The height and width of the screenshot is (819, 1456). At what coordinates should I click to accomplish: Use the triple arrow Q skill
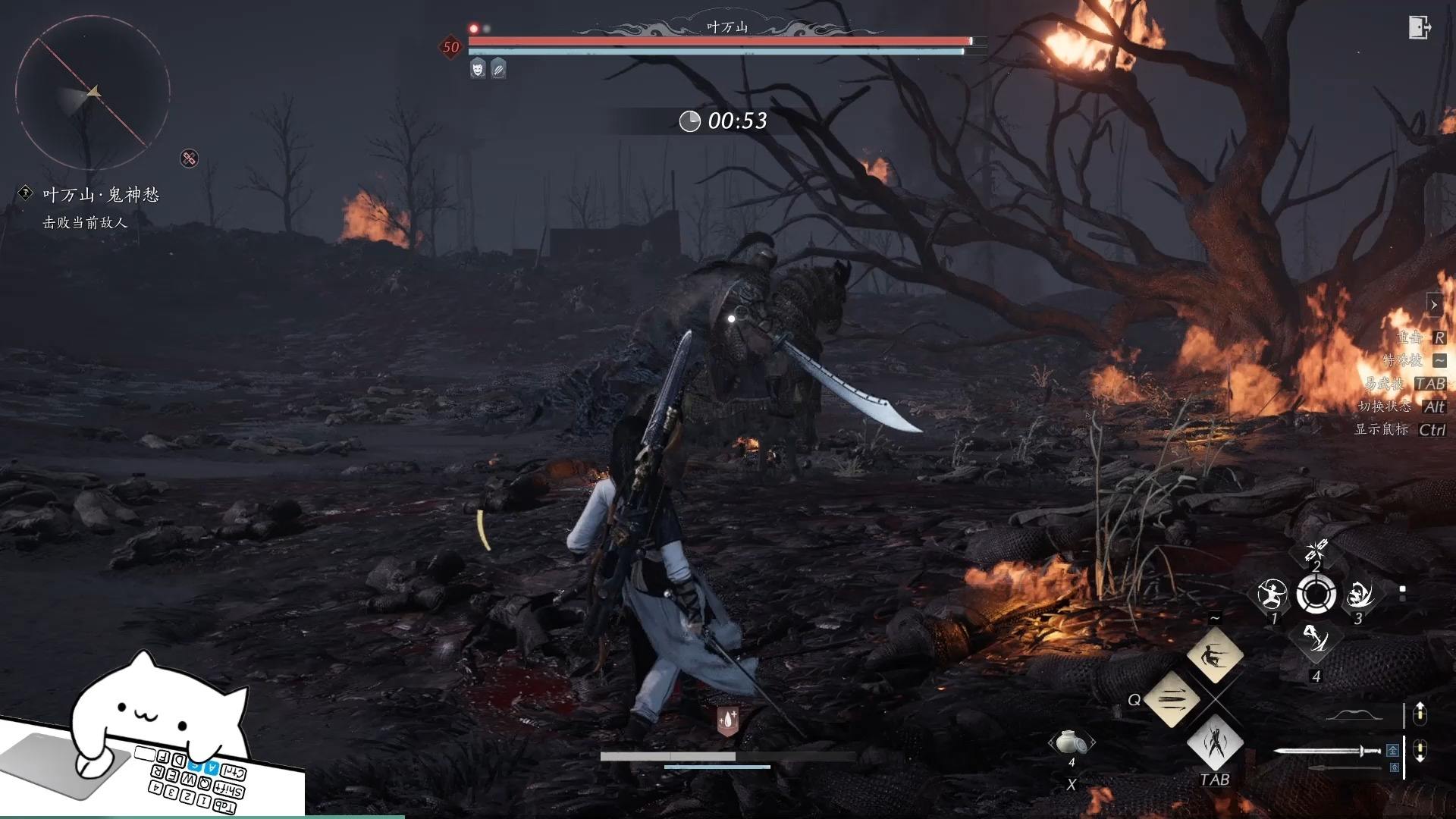pyautogui.click(x=1172, y=698)
